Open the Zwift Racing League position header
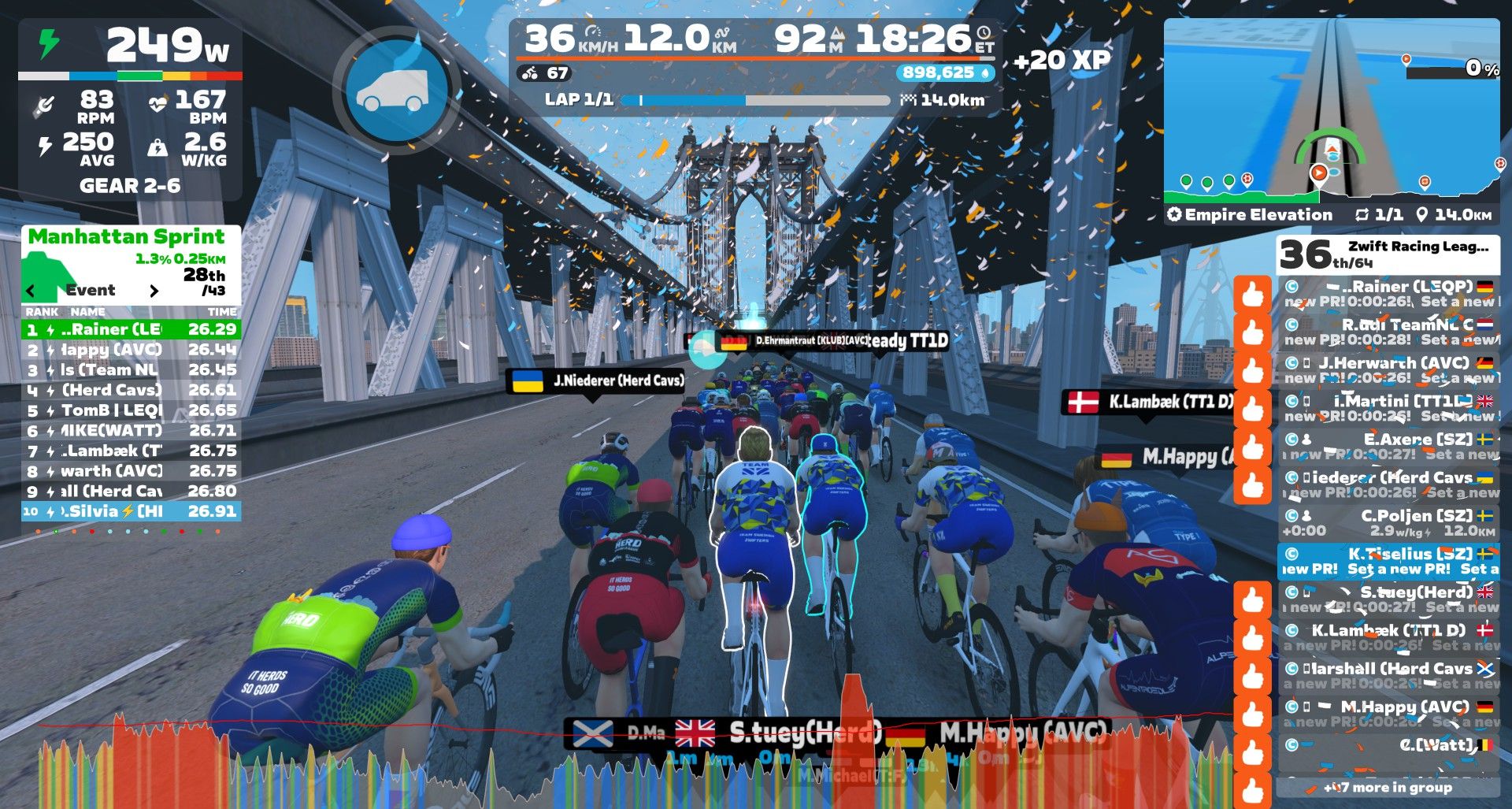This screenshot has height=809, width=1512. [1388, 254]
